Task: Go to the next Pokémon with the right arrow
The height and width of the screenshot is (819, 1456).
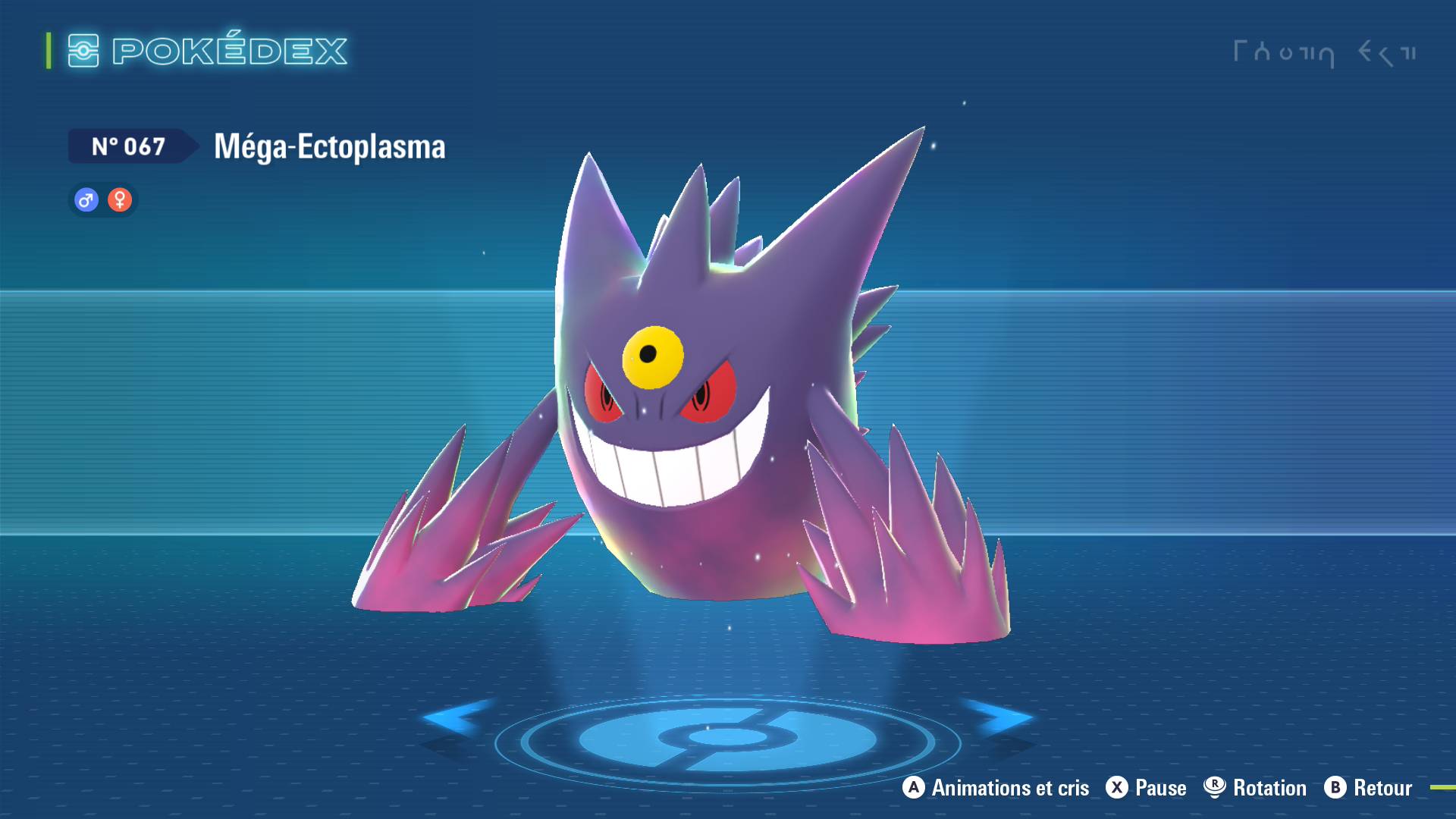Action: (999, 717)
